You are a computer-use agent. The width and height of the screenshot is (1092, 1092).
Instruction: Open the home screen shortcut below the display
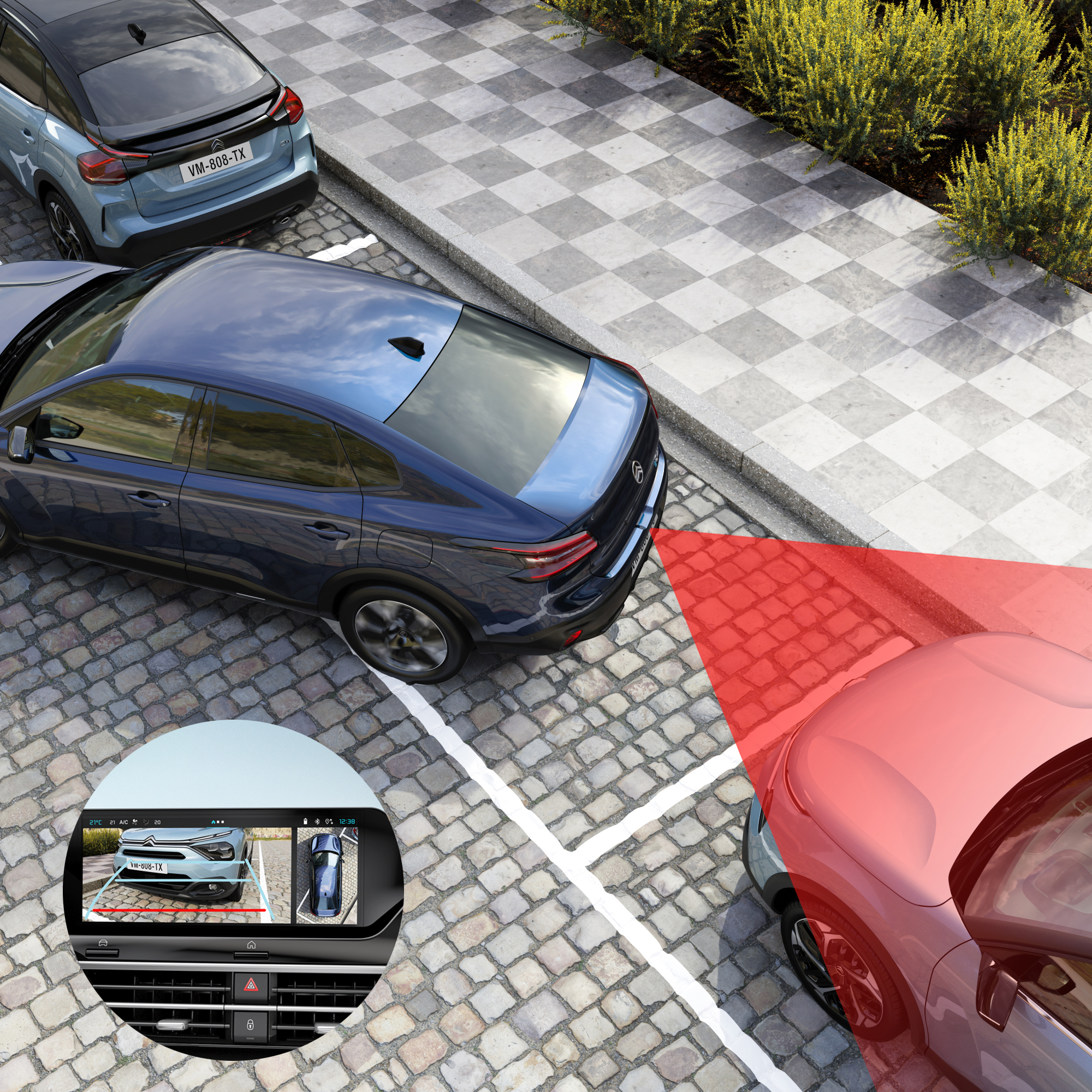[251, 944]
